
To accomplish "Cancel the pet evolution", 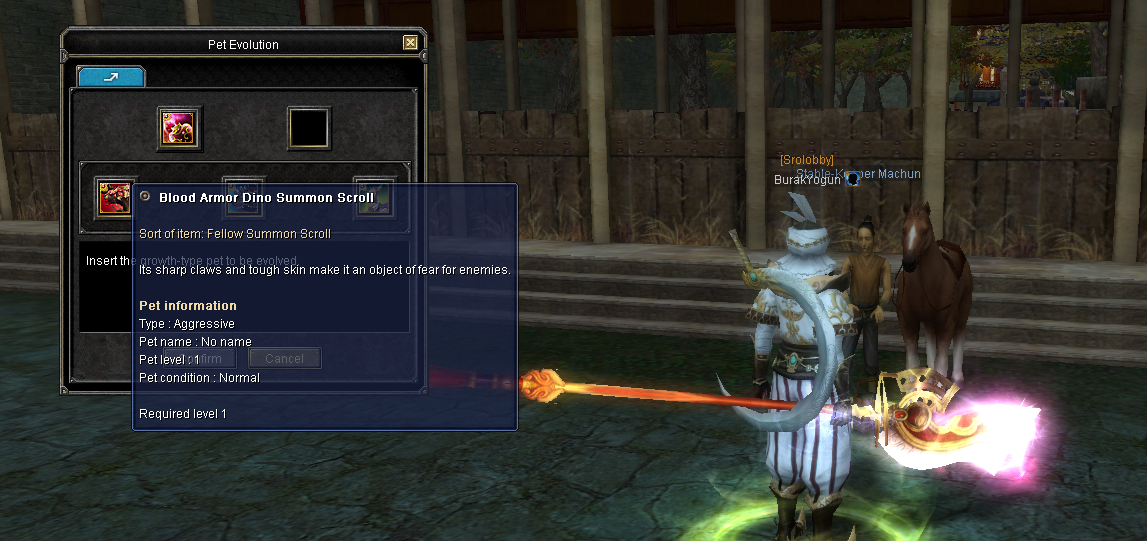I will click(x=285, y=358).
